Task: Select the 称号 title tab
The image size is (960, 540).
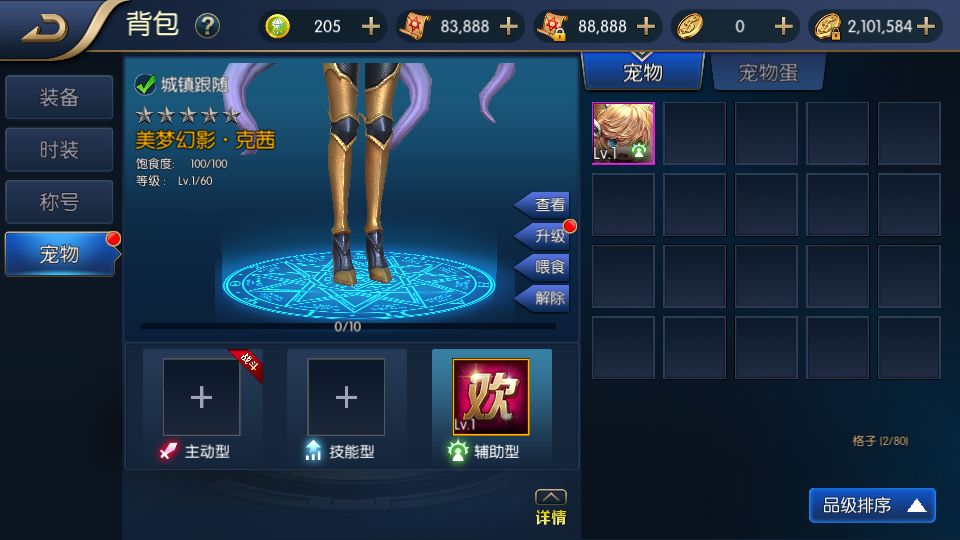Action: click(x=59, y=202)
